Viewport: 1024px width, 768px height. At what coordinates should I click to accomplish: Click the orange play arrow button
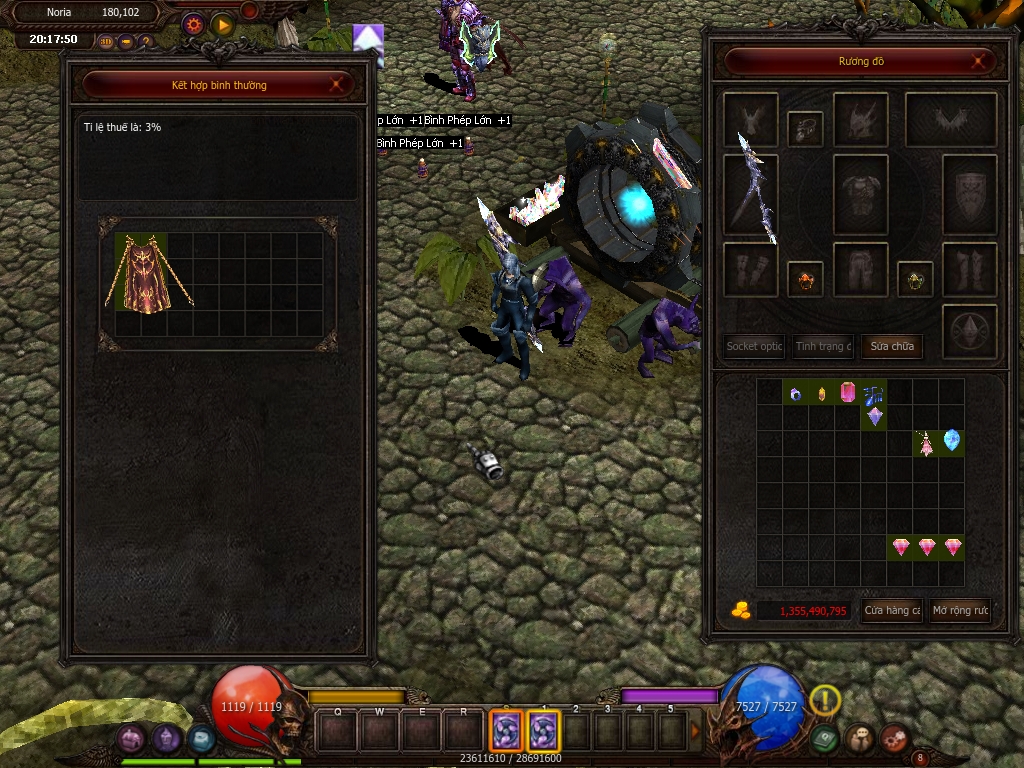(222, 24)
